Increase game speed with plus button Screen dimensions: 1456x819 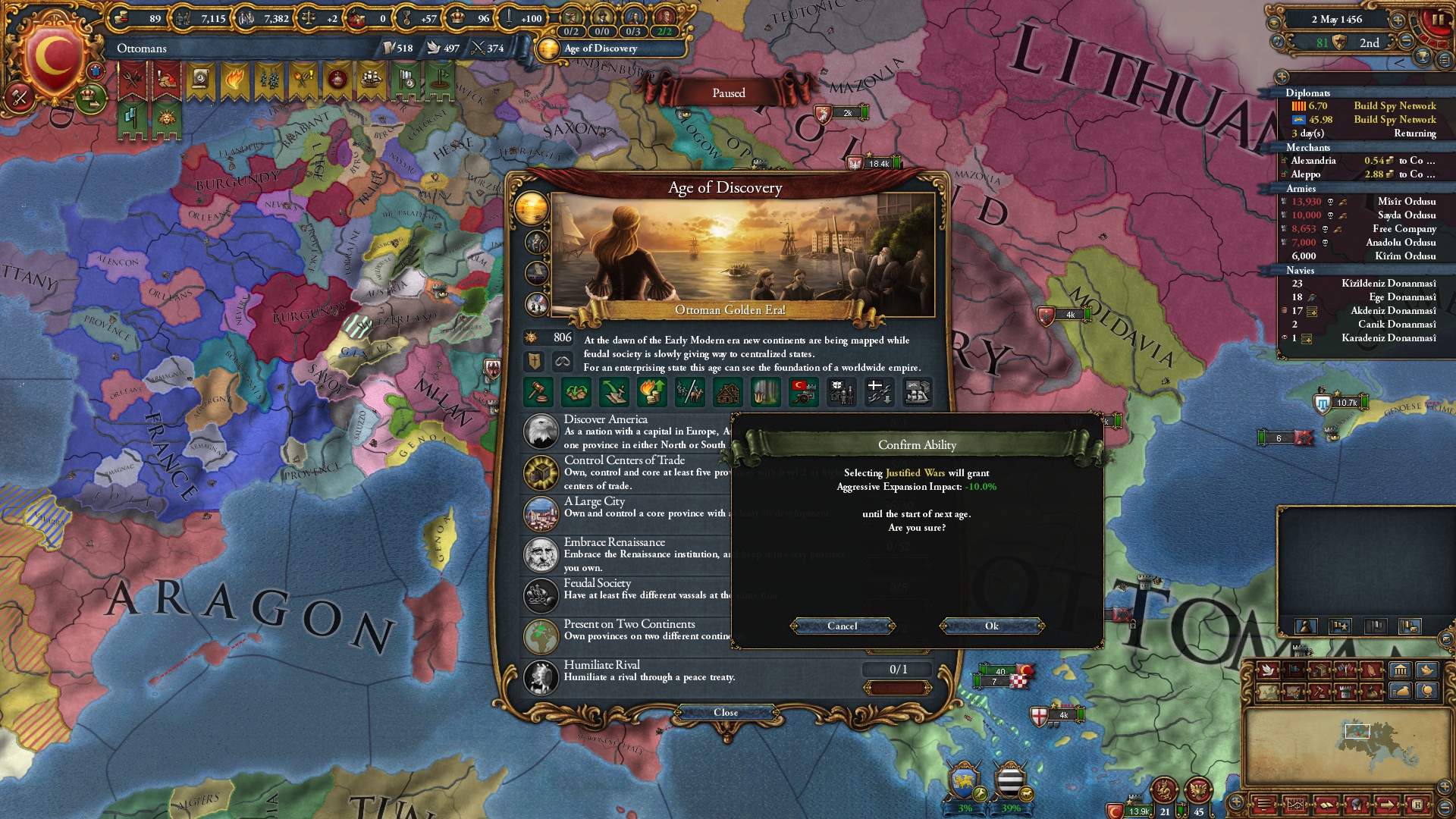coord(1397,20)
